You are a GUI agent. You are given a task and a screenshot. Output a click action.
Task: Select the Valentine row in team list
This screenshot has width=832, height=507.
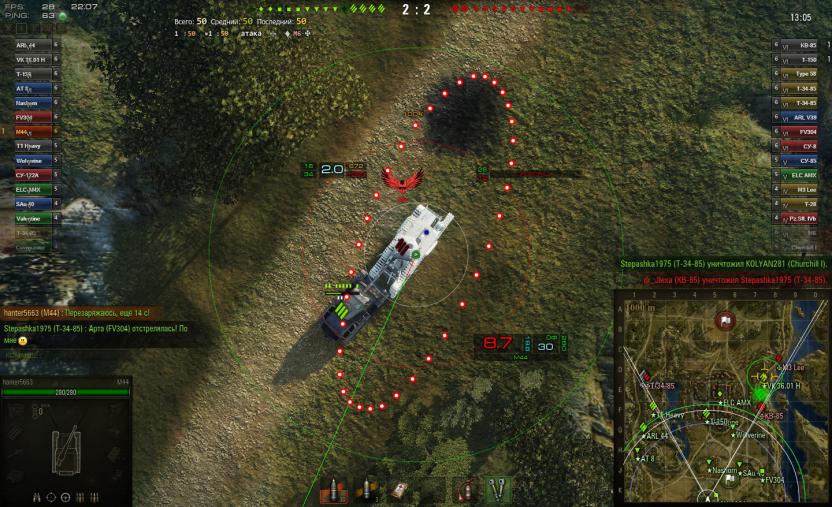(x=30, y=218)
